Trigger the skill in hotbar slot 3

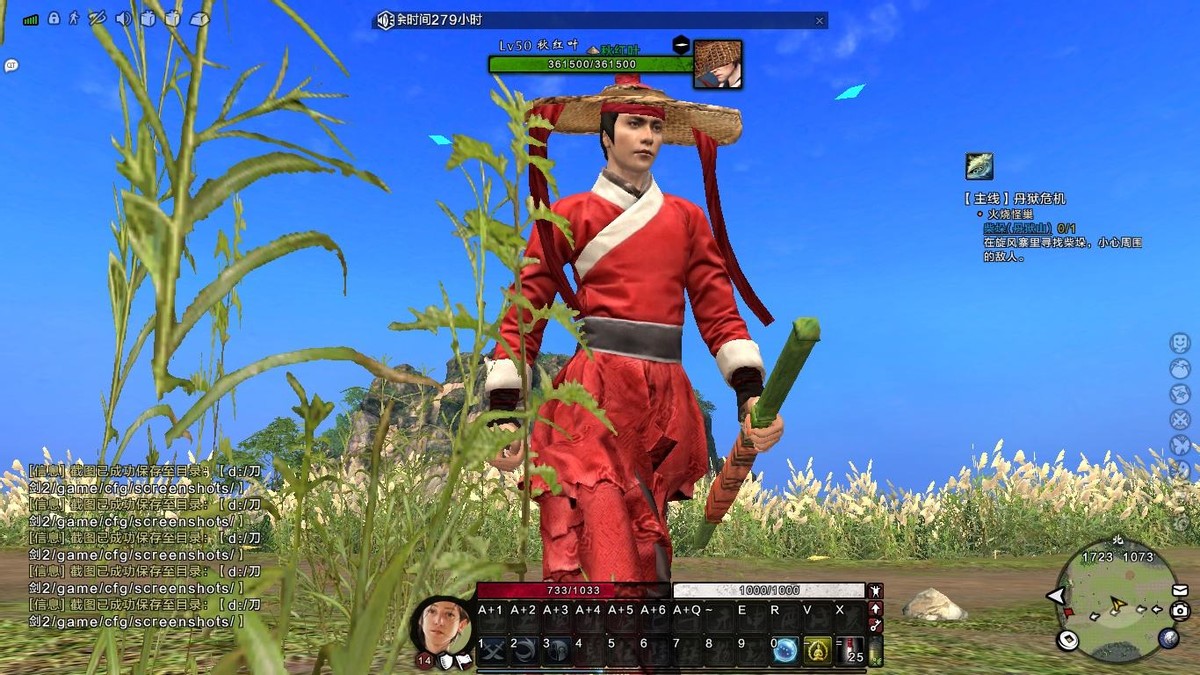coord(557,651)
